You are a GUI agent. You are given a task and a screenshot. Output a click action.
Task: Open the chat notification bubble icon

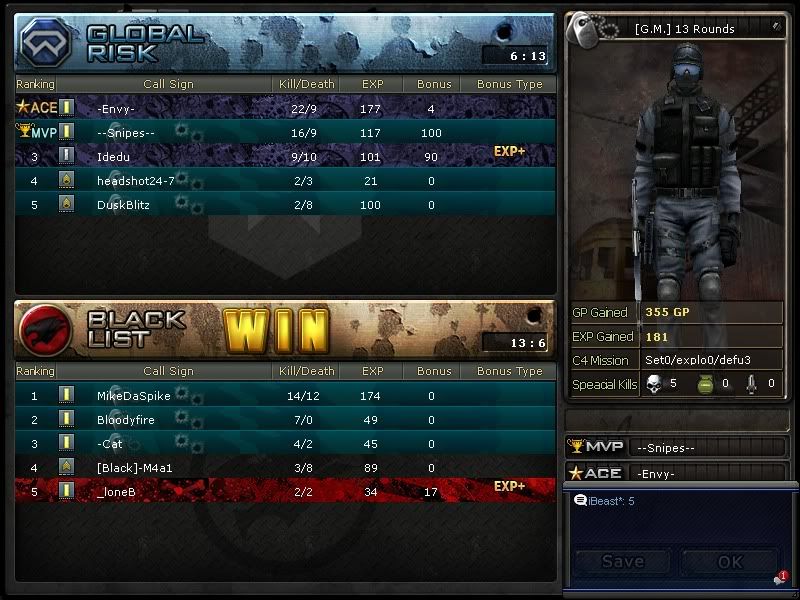(x=780, y=579)
